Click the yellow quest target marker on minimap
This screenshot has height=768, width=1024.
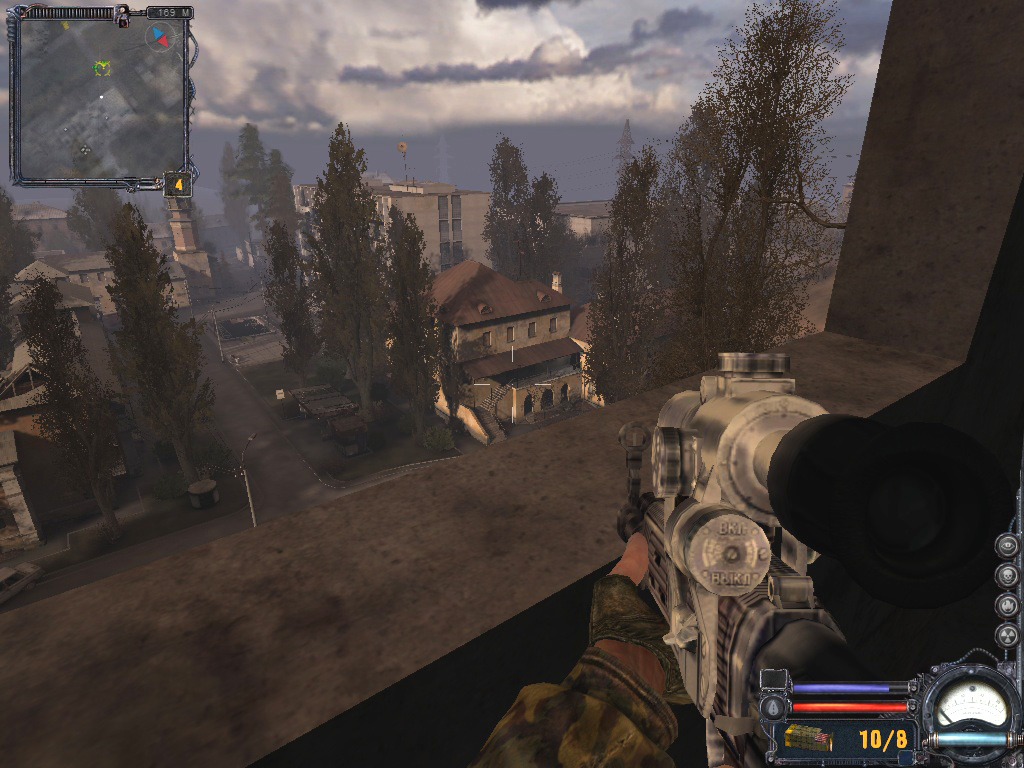click(x=102, y=68)
